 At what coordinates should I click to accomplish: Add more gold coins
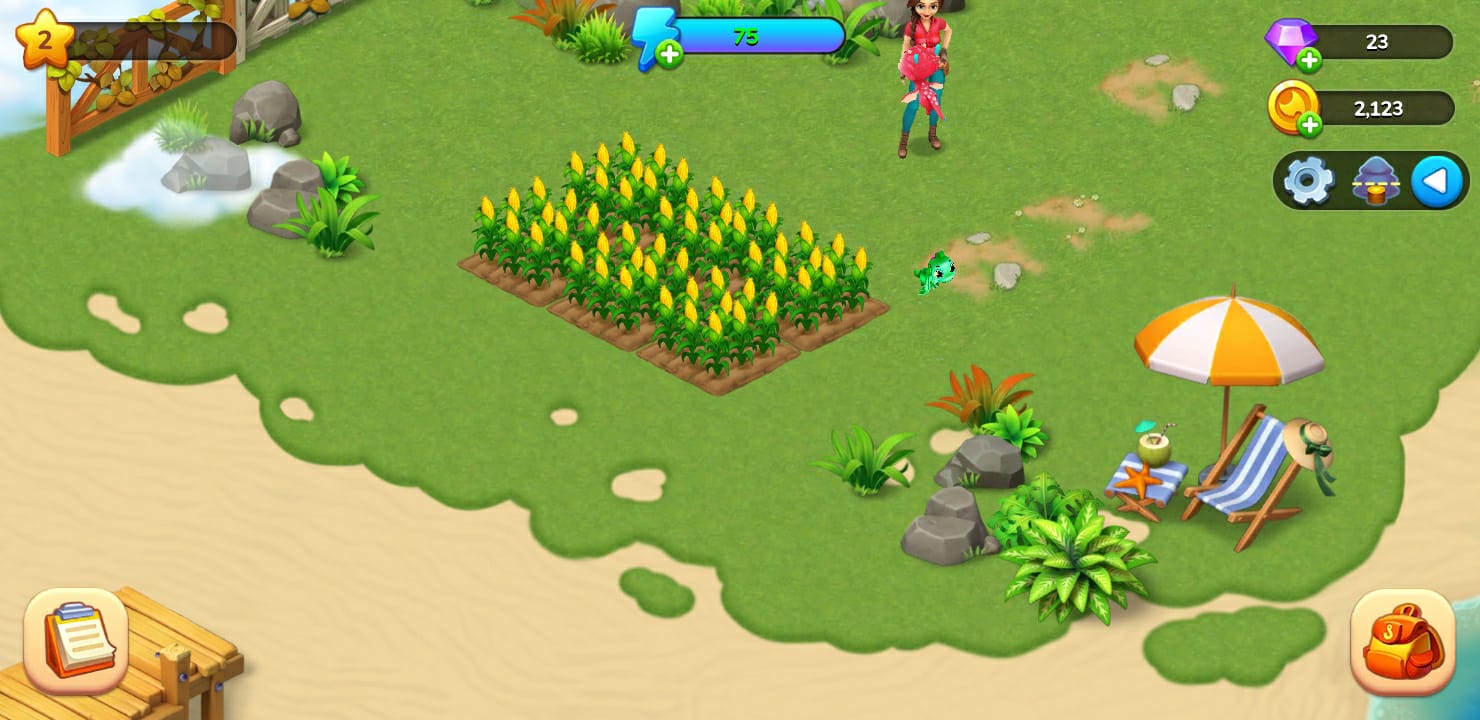(x=1309, y=124)
